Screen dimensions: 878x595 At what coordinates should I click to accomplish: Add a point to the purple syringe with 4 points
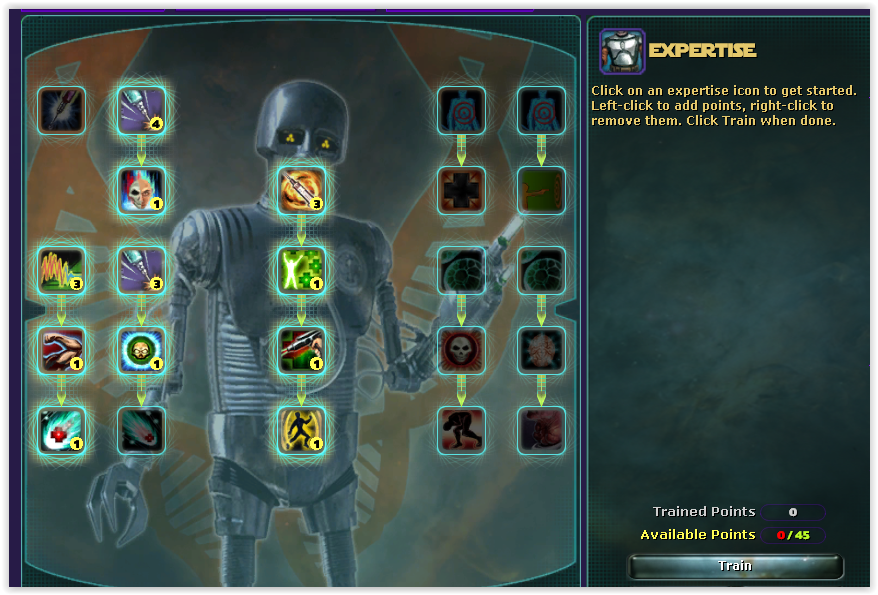click(x=141, y=110)
